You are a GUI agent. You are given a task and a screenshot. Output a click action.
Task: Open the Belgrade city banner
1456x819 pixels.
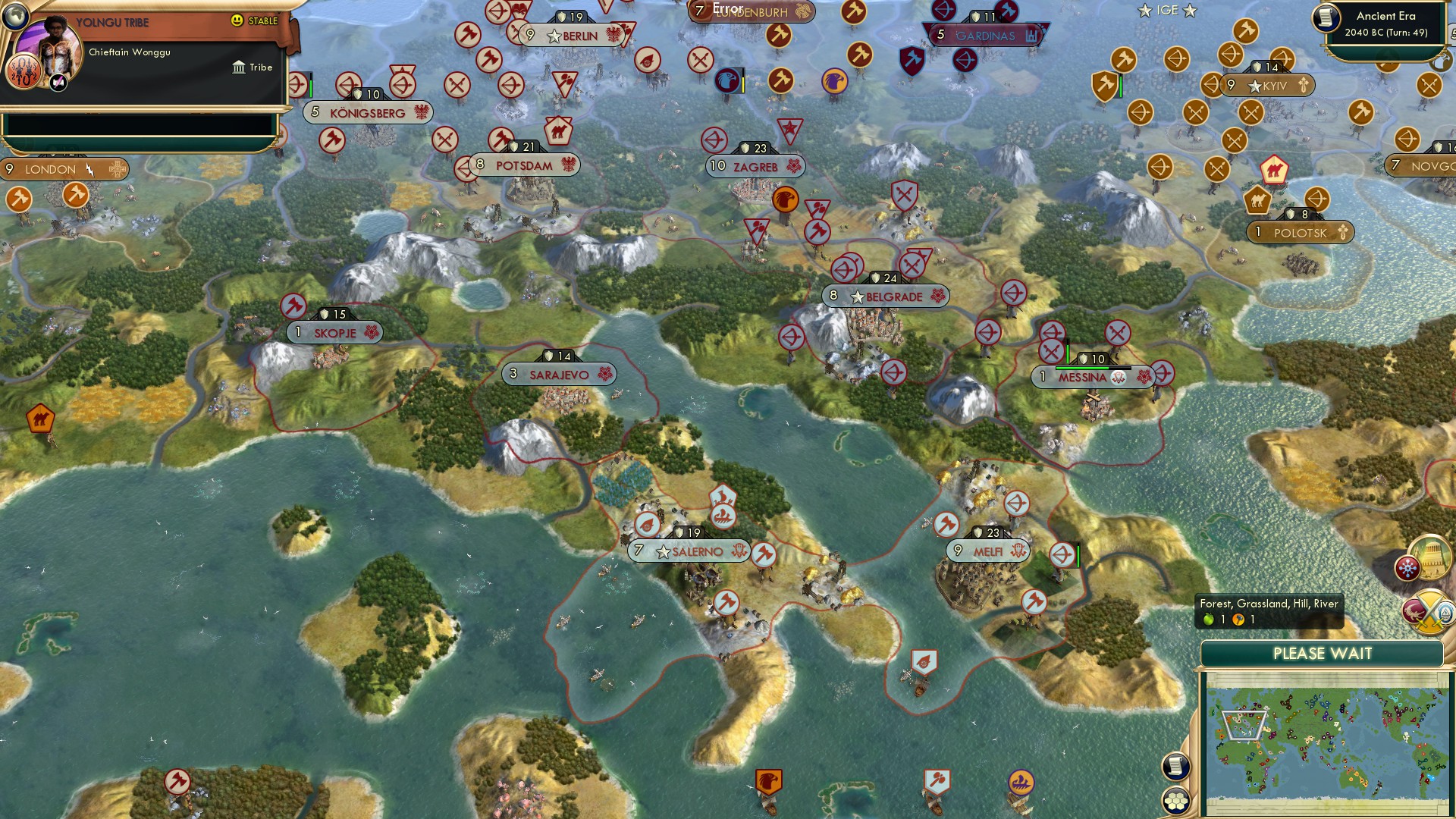887,297
